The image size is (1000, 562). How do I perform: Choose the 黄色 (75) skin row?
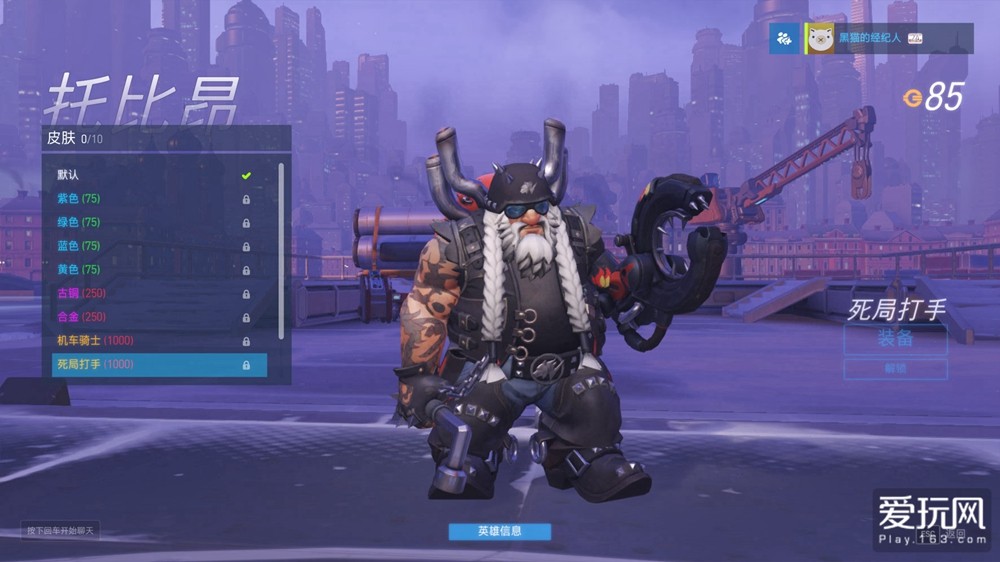[x=150, y=270]
